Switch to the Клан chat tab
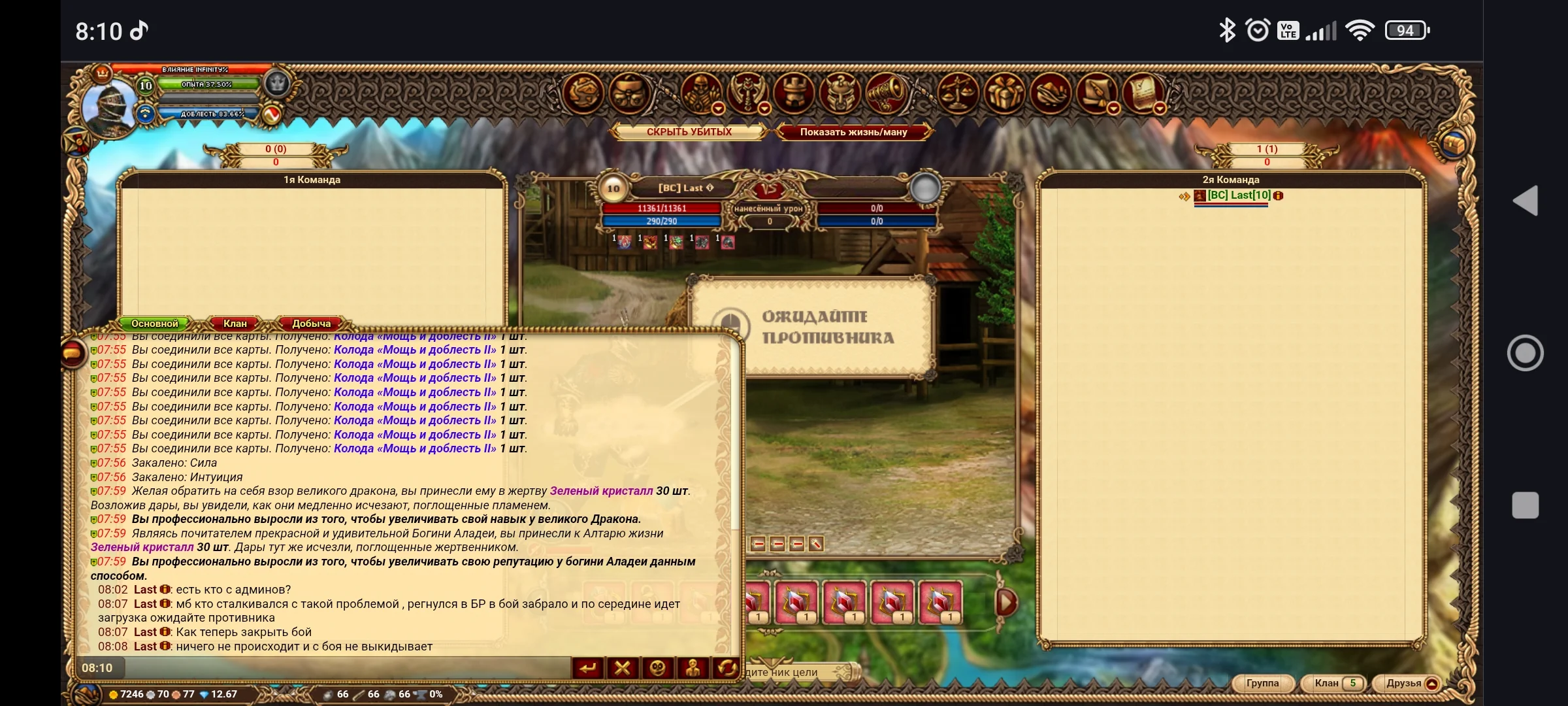1568x706 pixels. 235,324
